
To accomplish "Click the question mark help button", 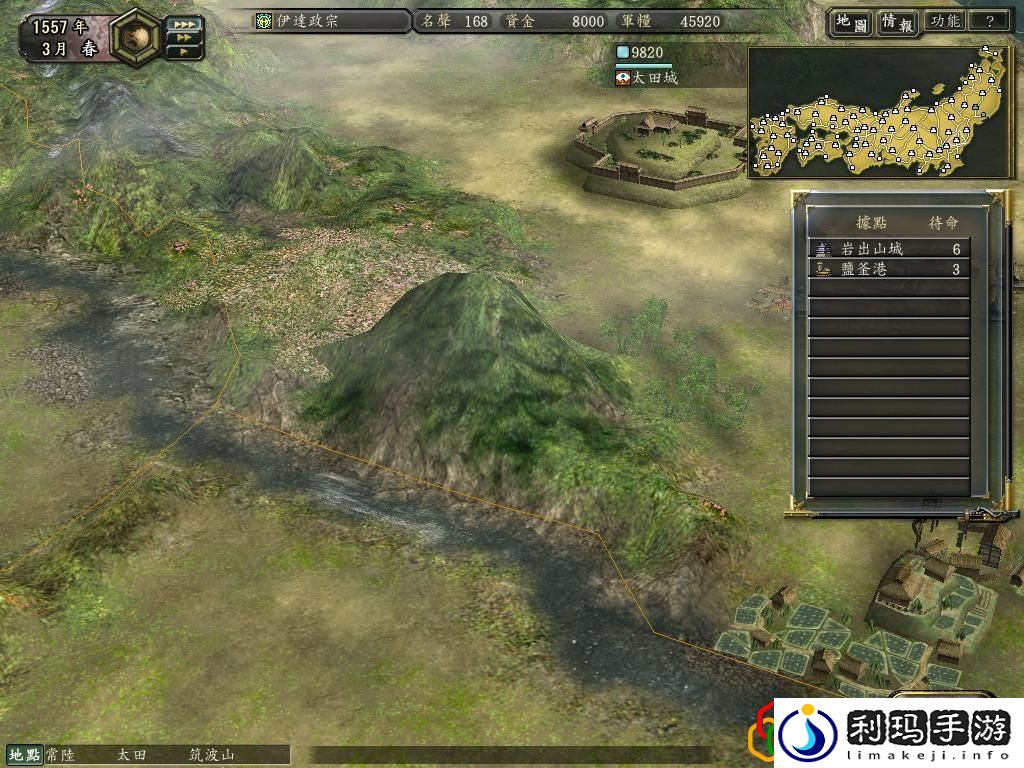I will coord(990,21).
